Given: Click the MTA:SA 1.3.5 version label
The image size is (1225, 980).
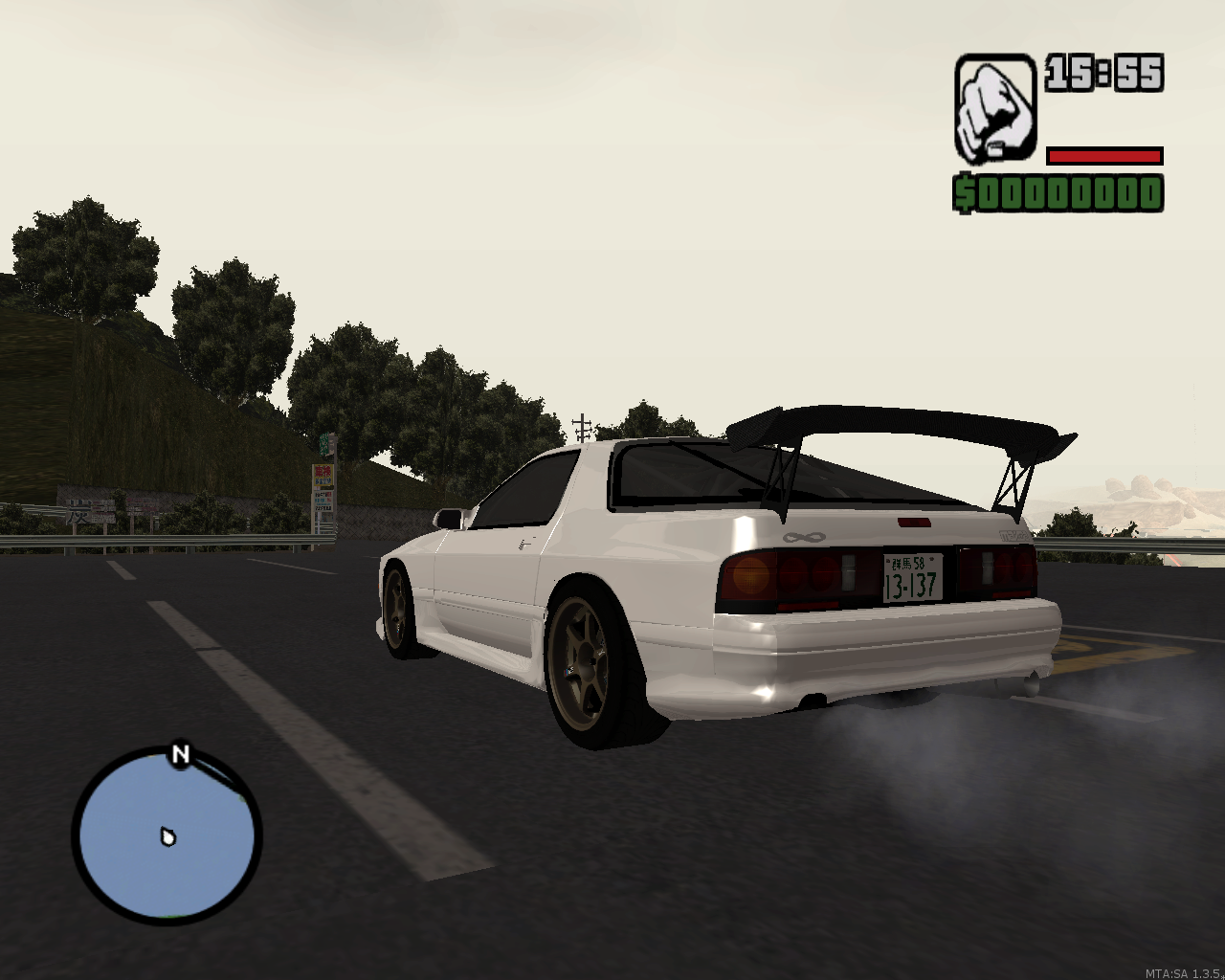Looking at the screenshot, I should pos(1185,971).
